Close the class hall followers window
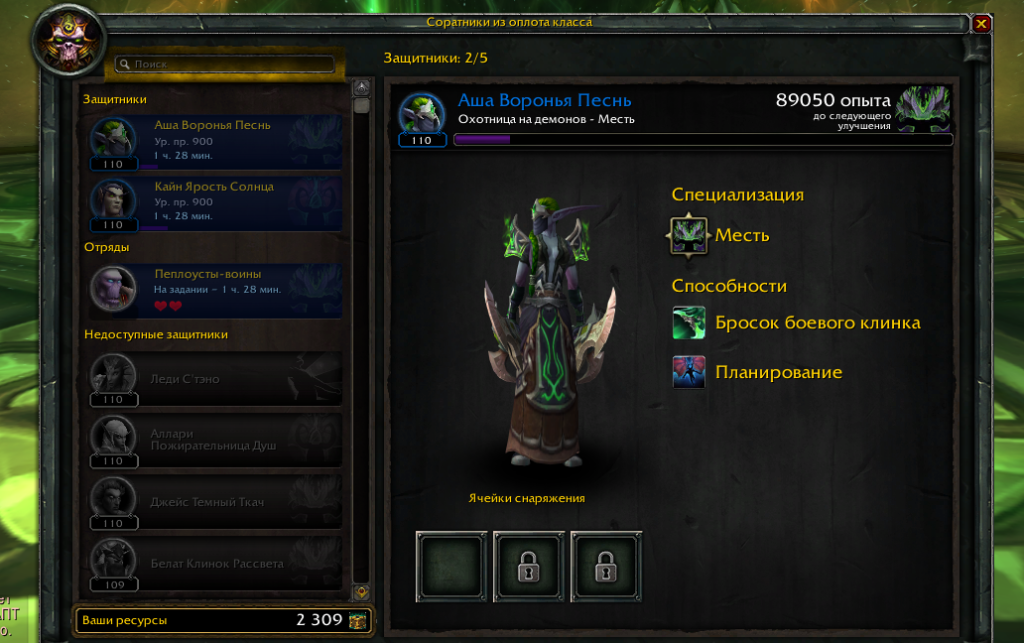The height and width of the screenshot is (643, 1024). click(982, 23)
